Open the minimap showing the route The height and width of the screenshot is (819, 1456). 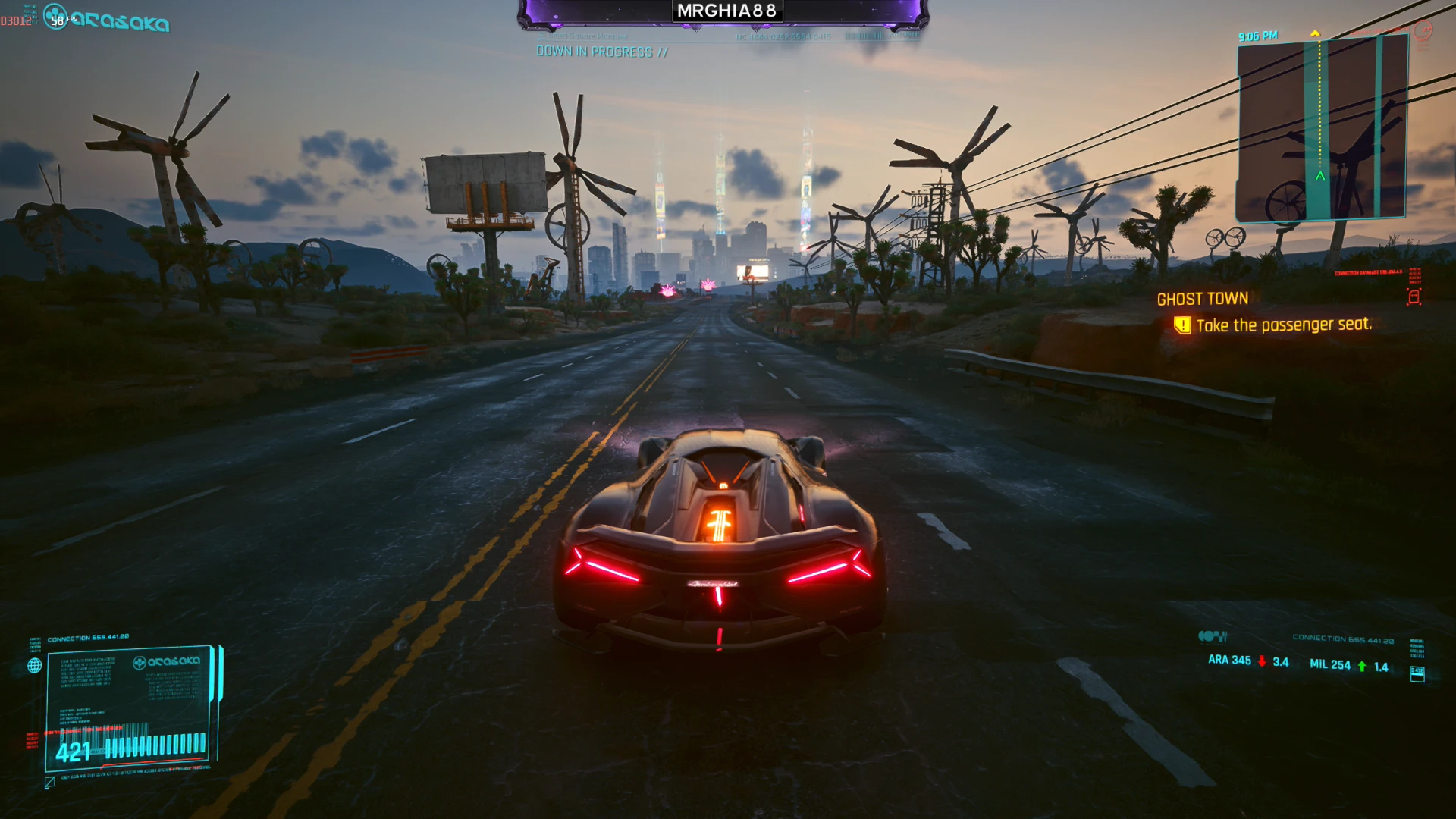tap(1322, 127)
